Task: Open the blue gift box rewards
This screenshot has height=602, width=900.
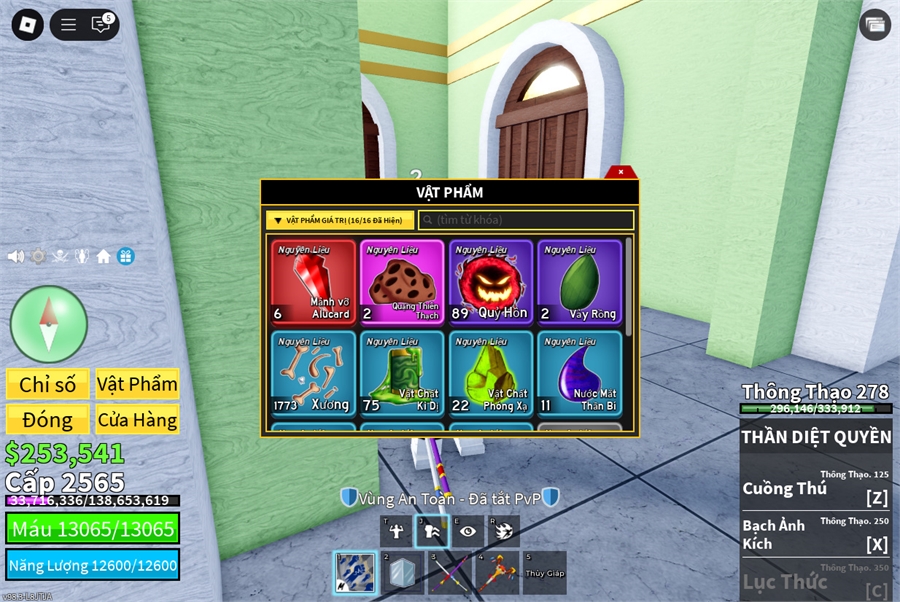Action: [x=125, y=256]
